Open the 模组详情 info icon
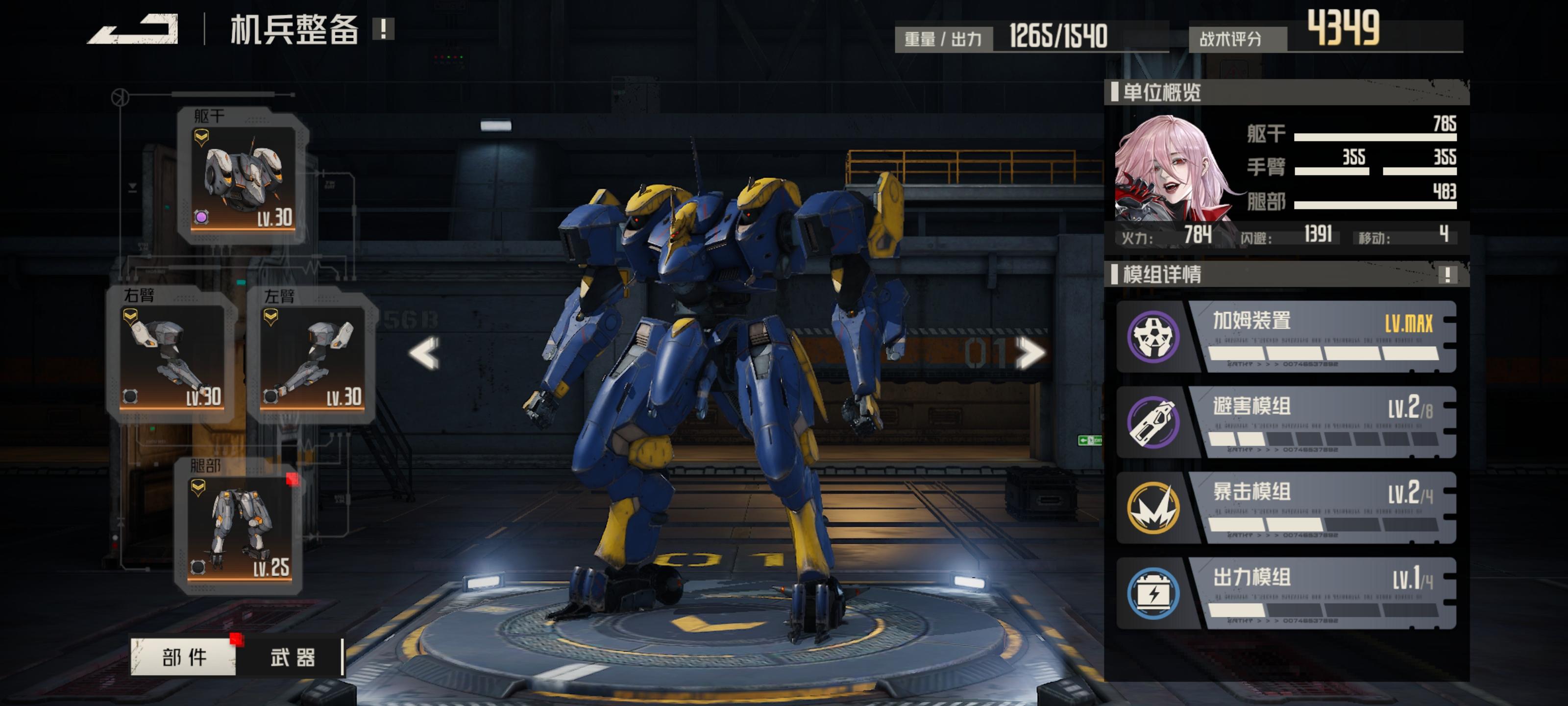Screen dimensions: 1568x706 [x=1447, y=275]
